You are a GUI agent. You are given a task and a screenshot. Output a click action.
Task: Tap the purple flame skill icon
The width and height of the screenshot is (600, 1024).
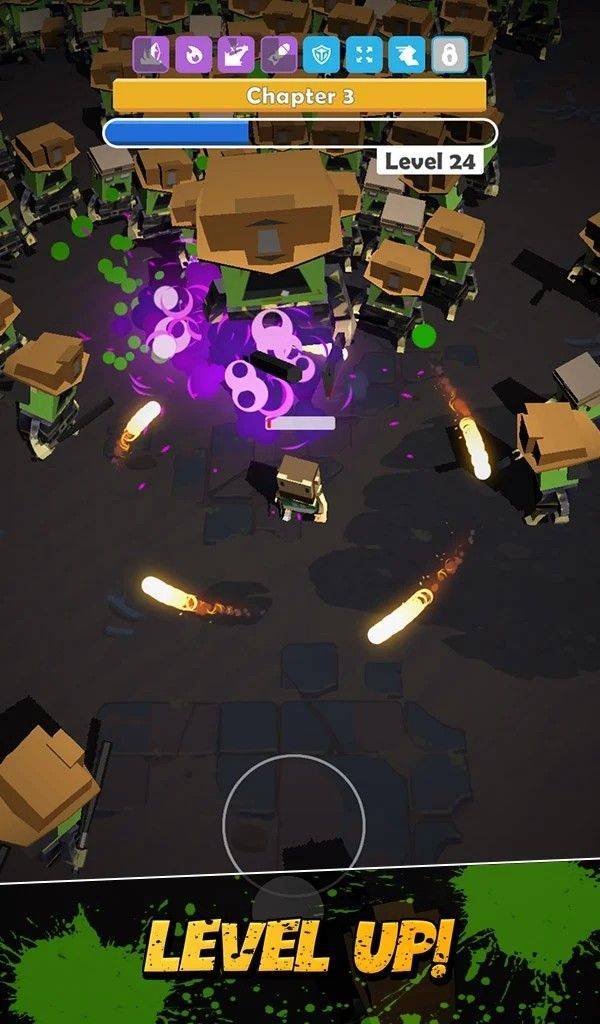193,55
